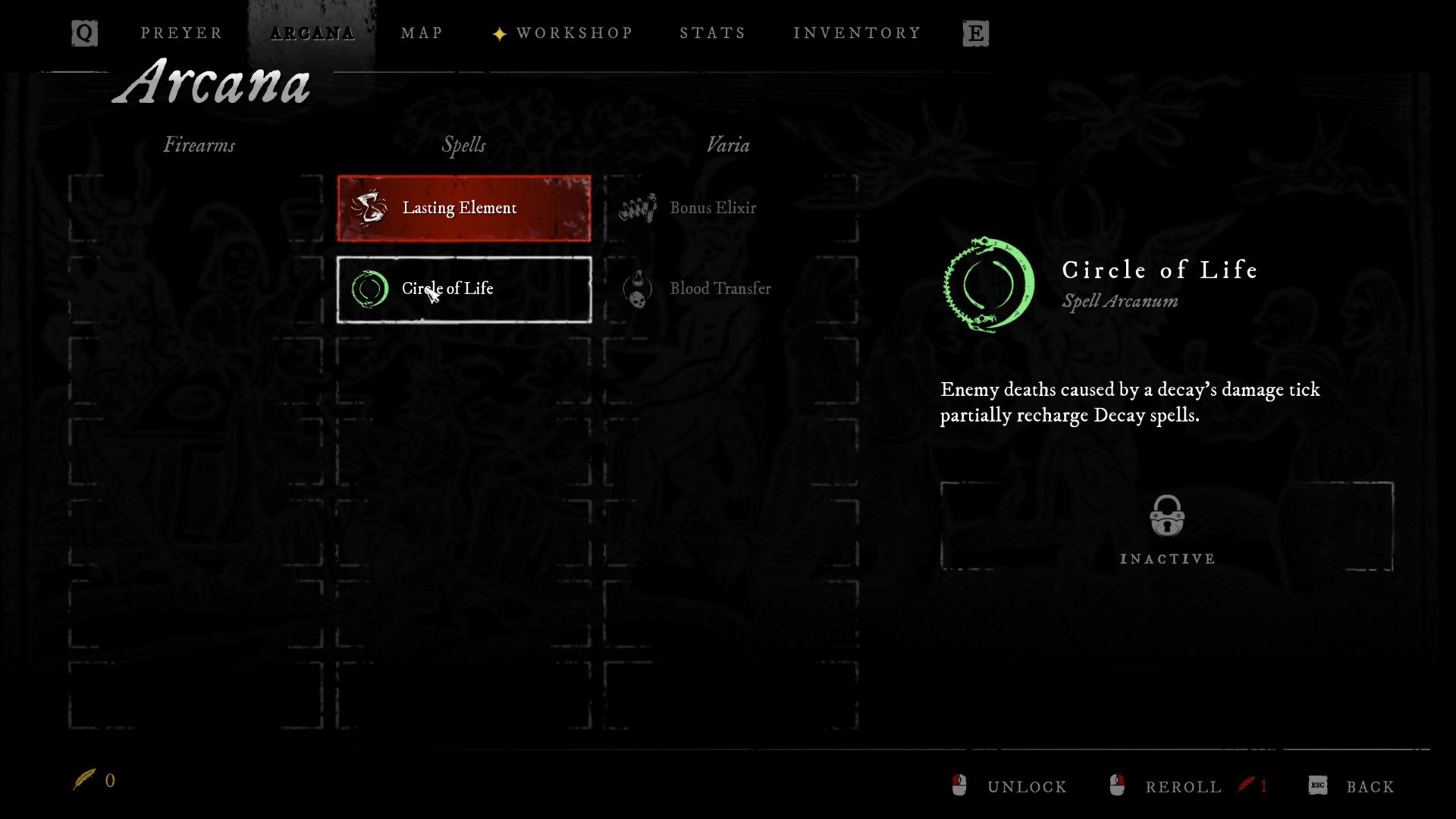Show the Stats tab
This screenshot has width=1456, height=819.
(712, 33)
